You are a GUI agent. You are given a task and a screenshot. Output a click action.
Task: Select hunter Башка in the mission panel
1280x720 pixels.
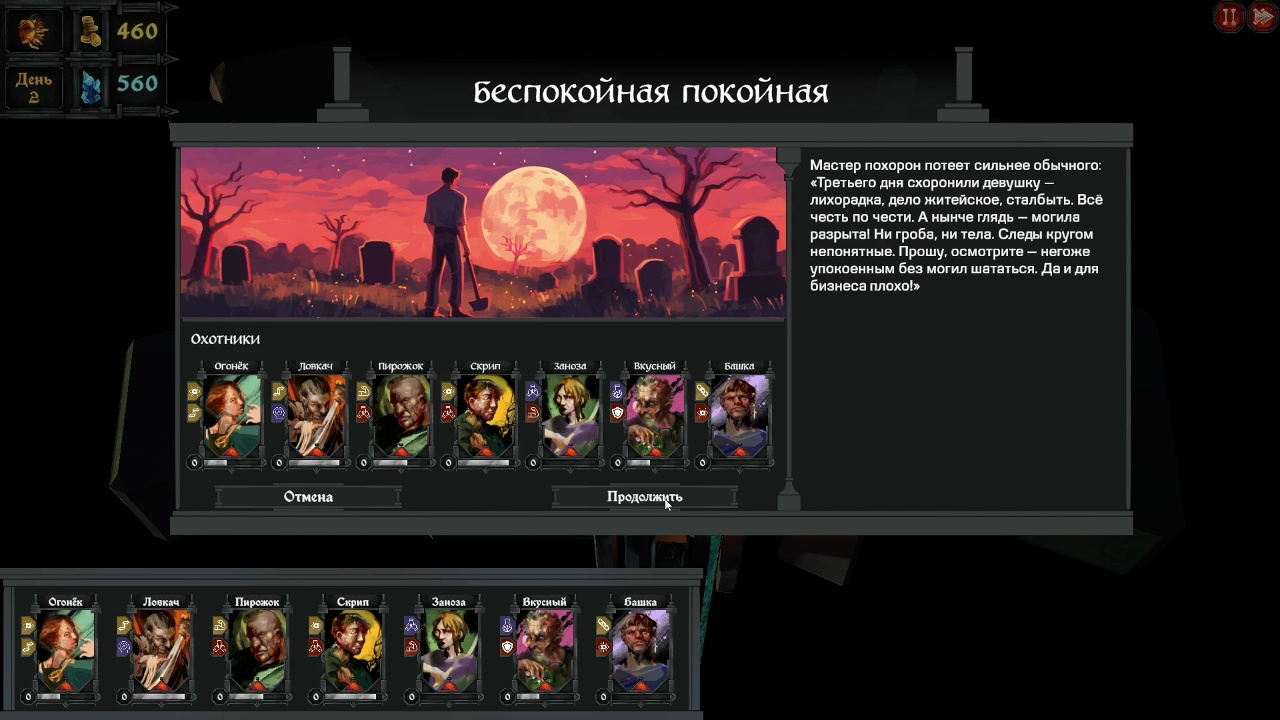(x=739, y=416)
